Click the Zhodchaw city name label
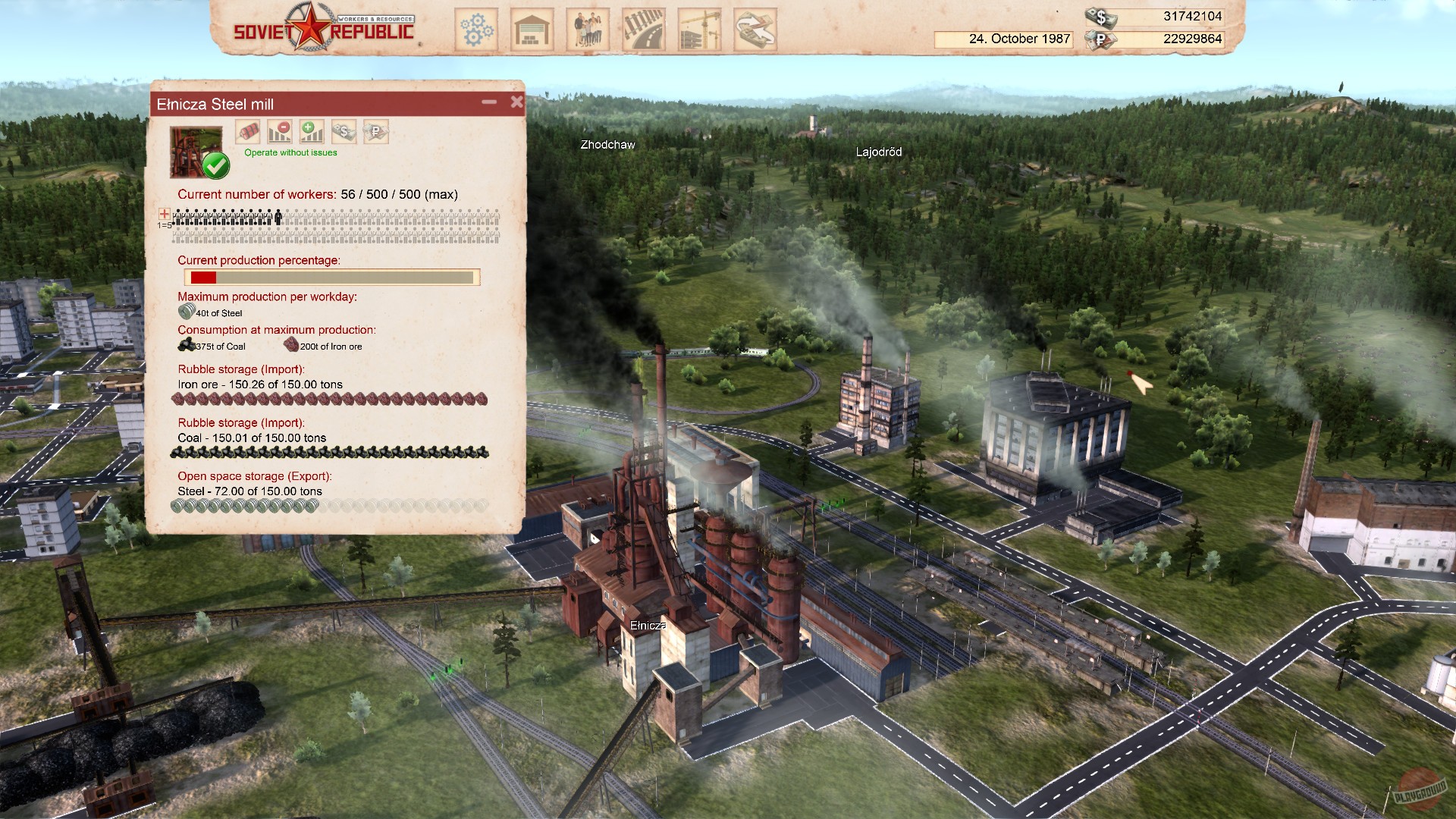The height and width of the screenshot is (819, 1456). point(607,143)
